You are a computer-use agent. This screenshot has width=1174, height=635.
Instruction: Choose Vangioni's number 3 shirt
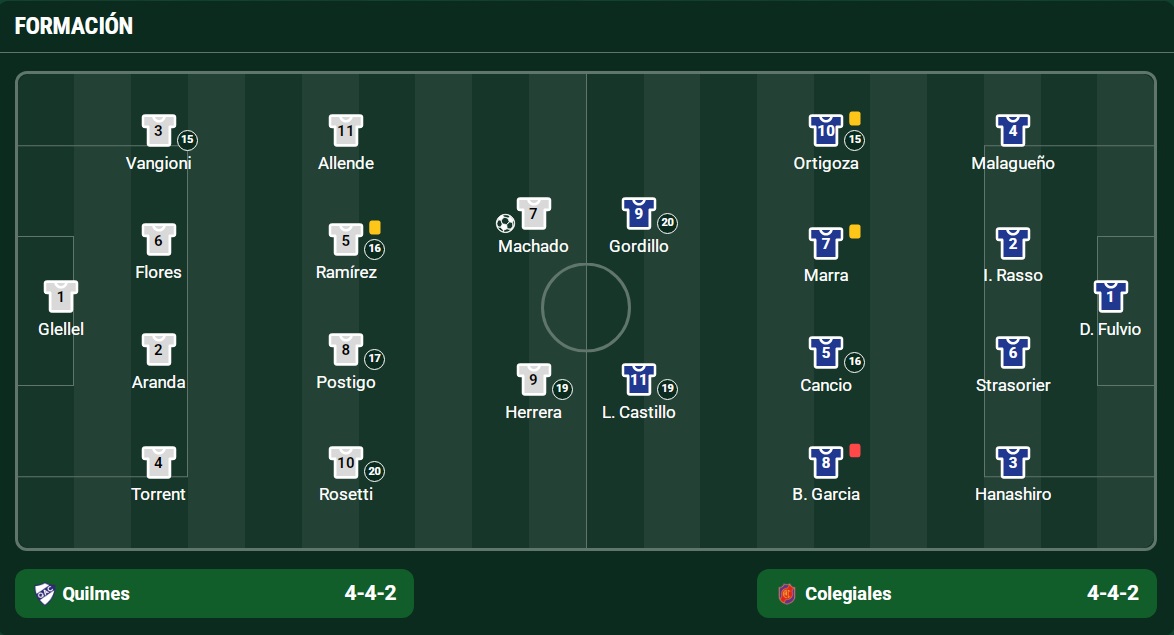click(x=158, y=131)
